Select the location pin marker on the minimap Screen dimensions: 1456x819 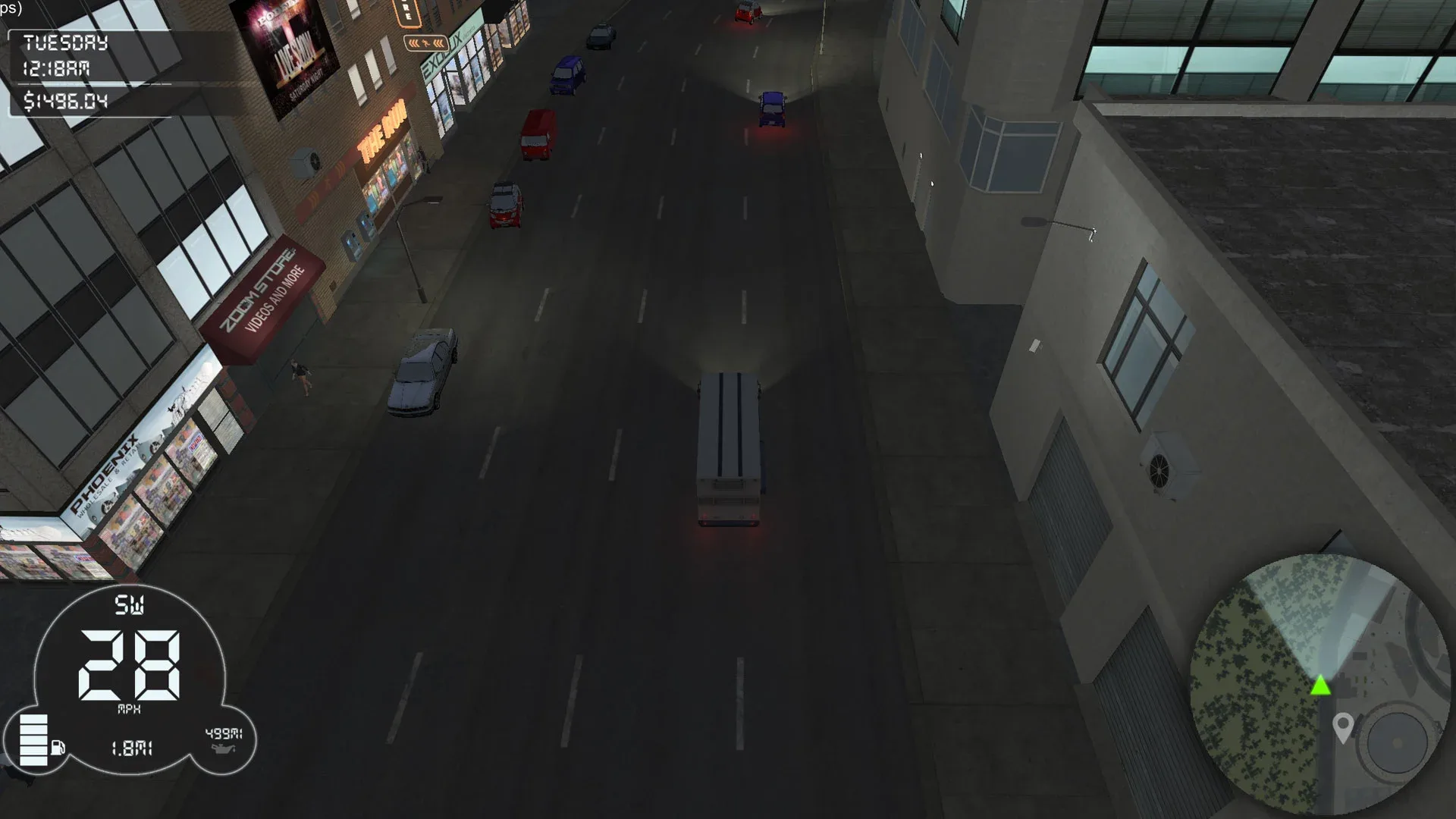(x=1341, y=726)
